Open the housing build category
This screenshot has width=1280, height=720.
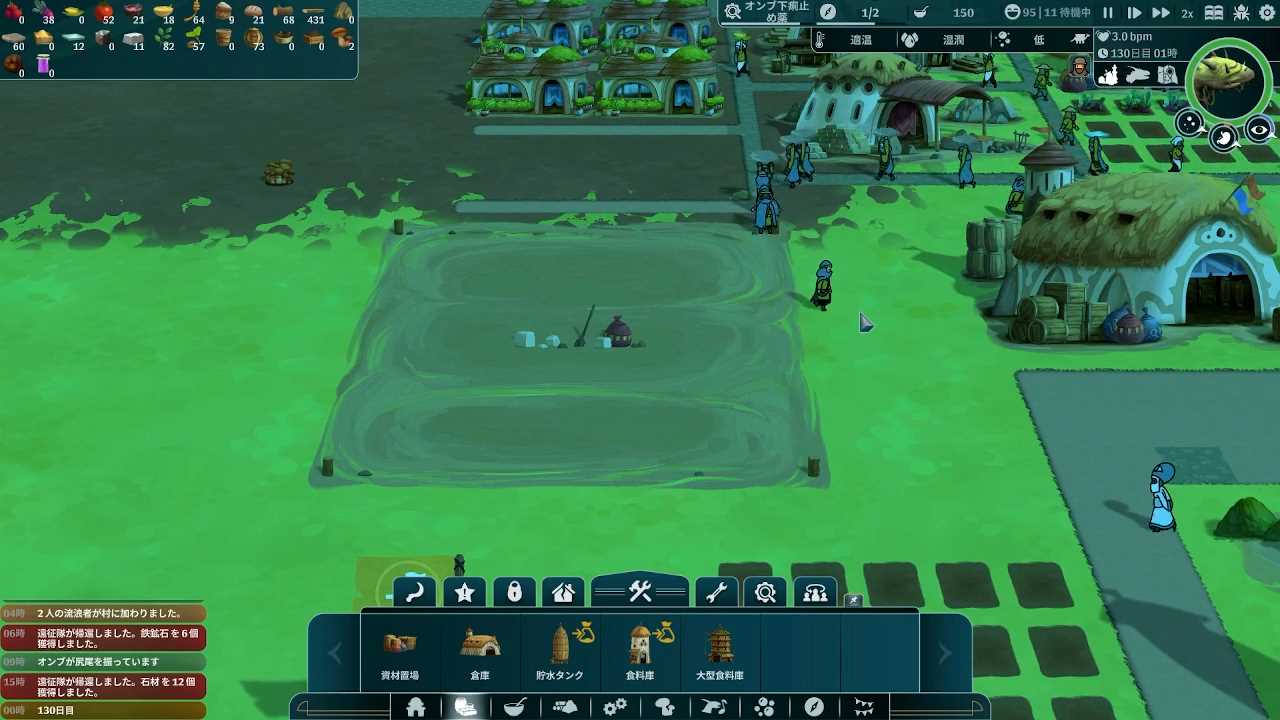click(x=416, y=708)
